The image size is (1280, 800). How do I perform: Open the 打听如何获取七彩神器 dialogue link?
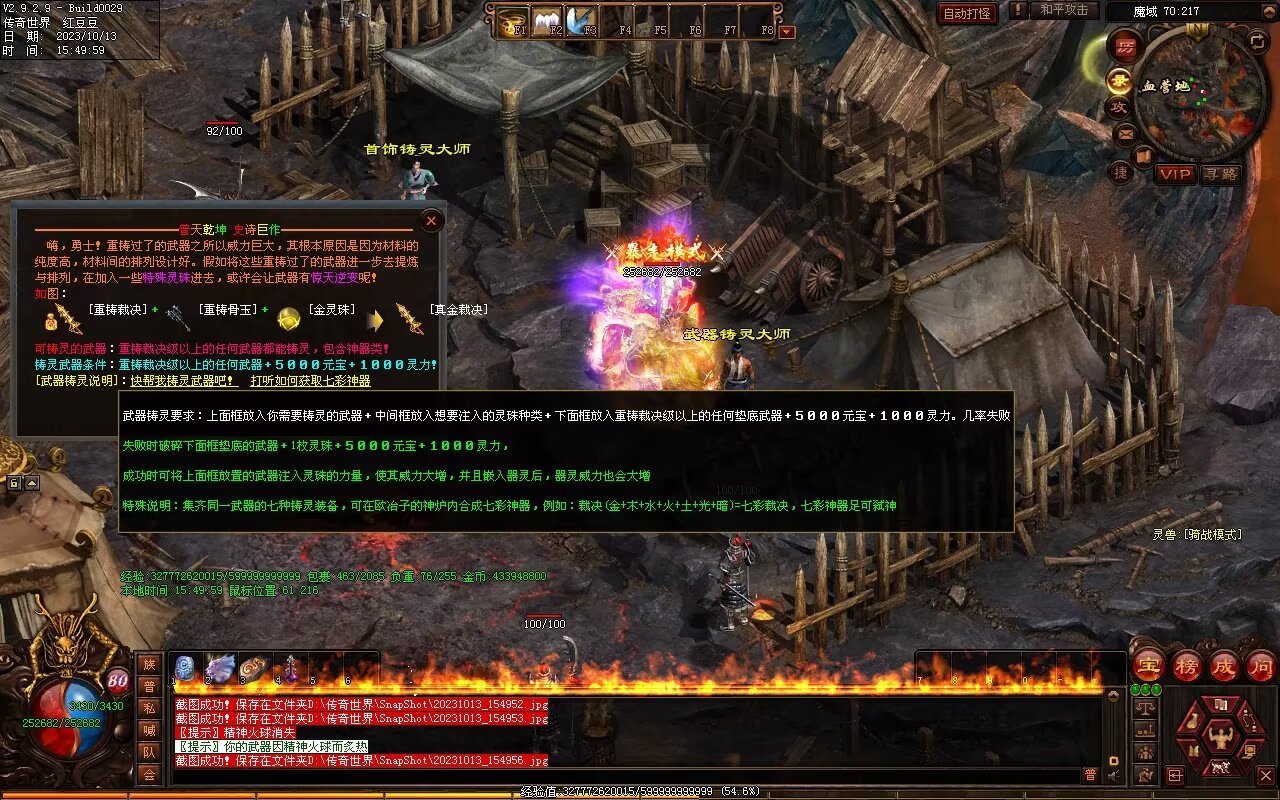pyautogui.click(x=310, y=381)
